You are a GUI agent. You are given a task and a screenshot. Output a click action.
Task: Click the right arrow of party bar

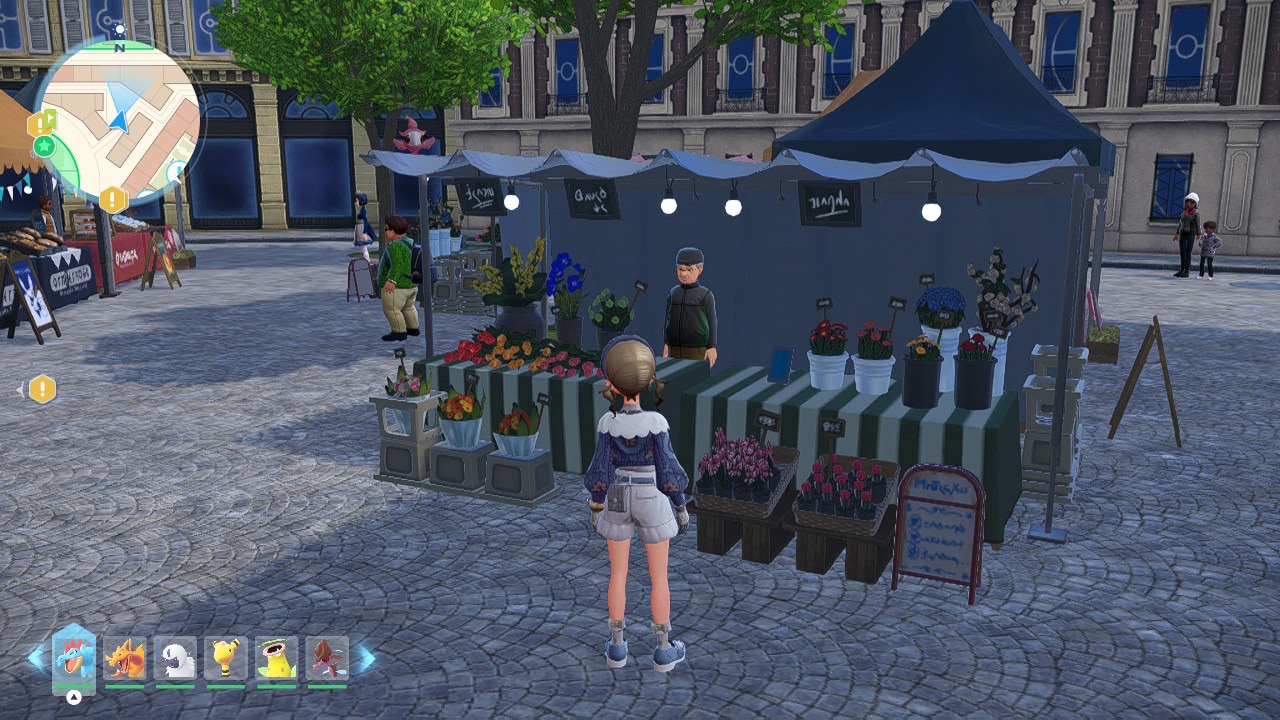coord(366,658)
